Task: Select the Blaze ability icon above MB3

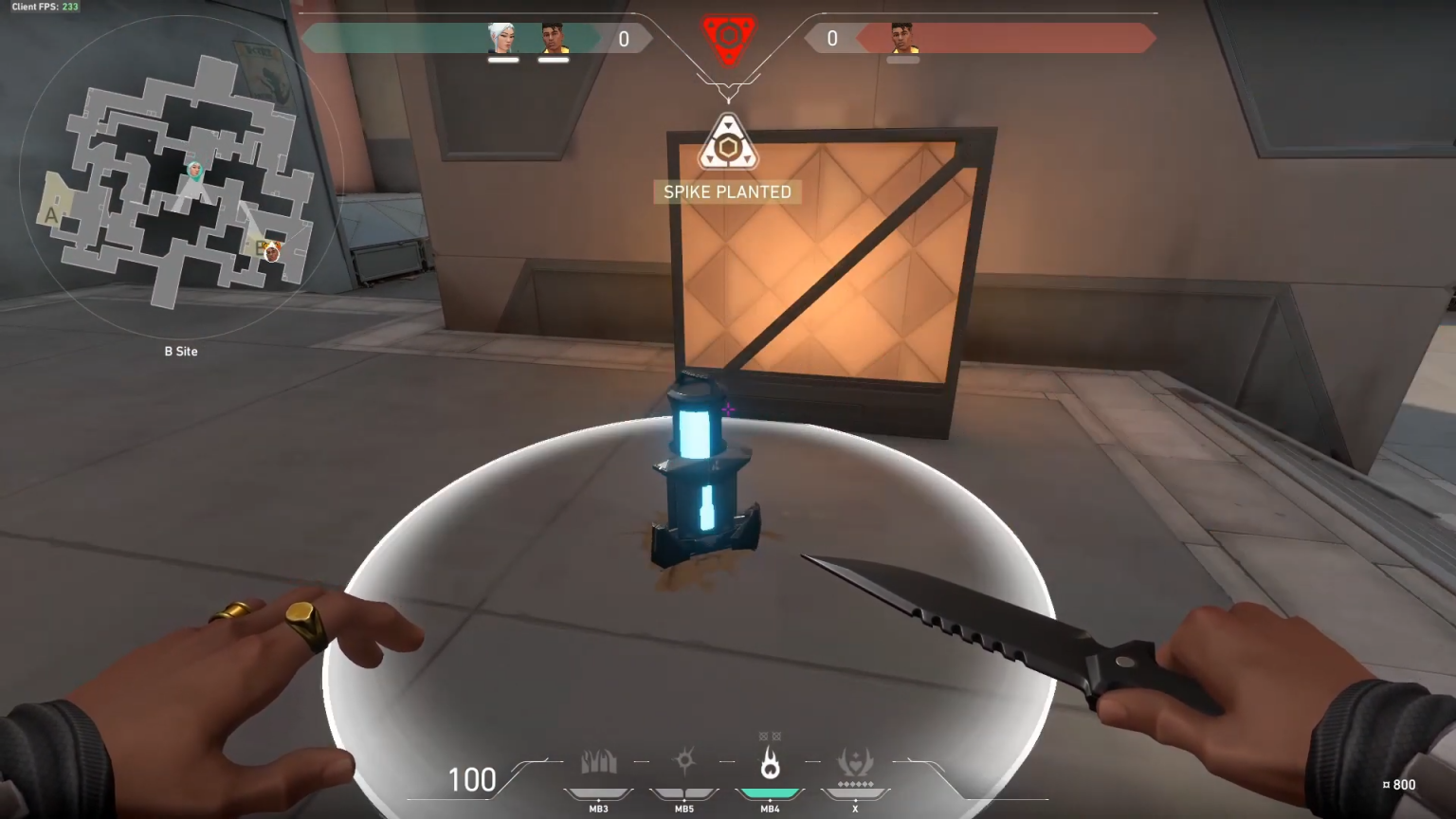Action: click(598, 760)
